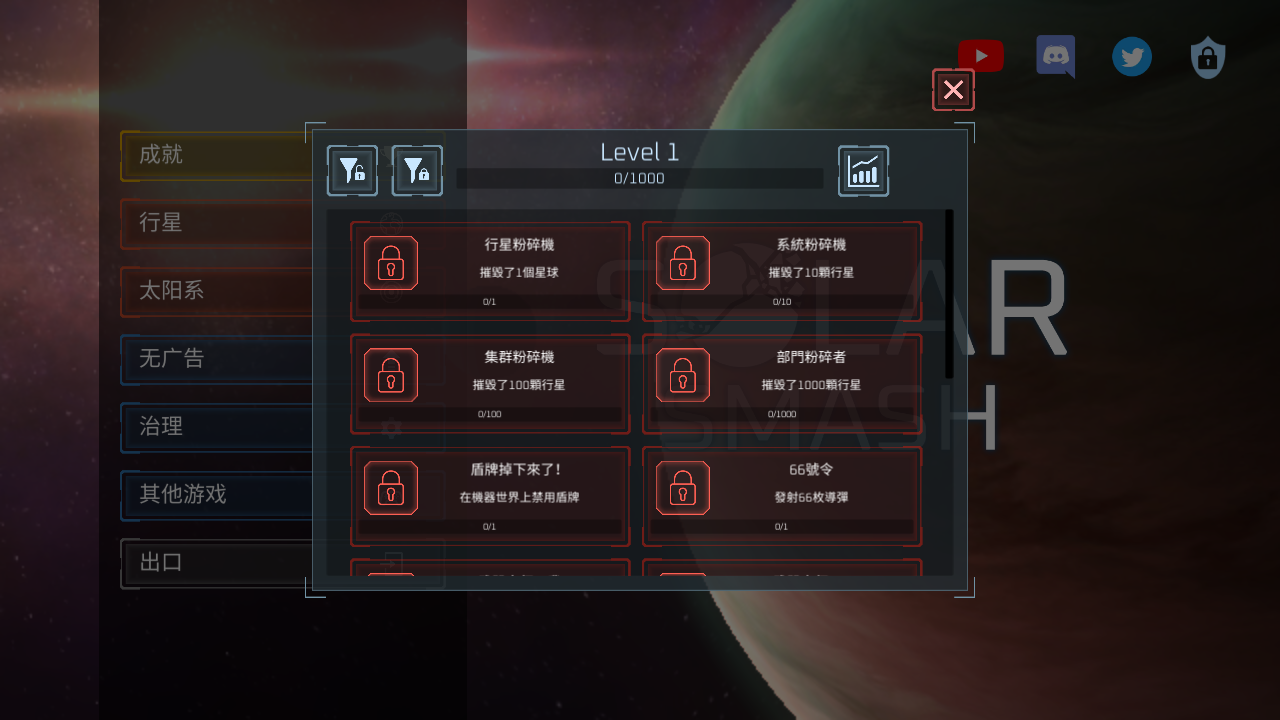The height and width of the screenshot is (720, 1280).
Task: Open the YouTube channel icon
Action: click(x=980, y=56)
